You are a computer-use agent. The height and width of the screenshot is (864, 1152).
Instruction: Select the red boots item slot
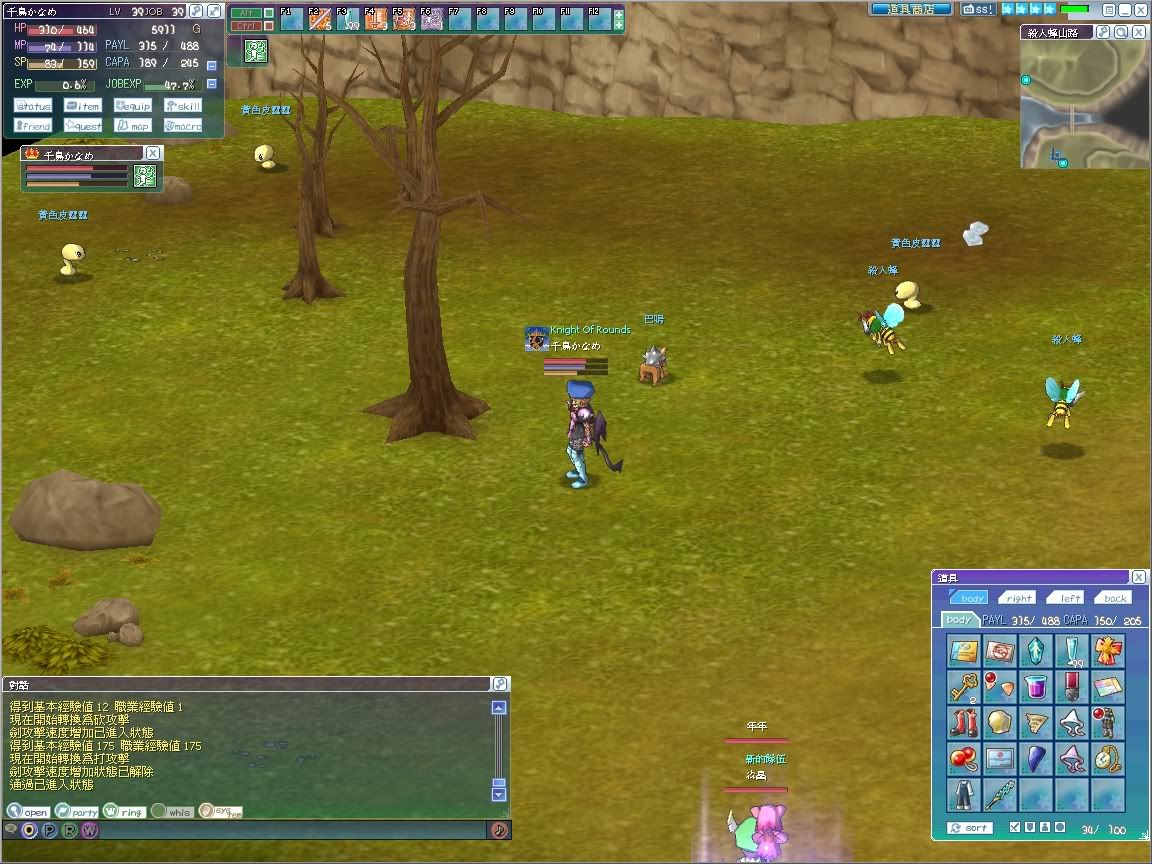pos(963,722)
